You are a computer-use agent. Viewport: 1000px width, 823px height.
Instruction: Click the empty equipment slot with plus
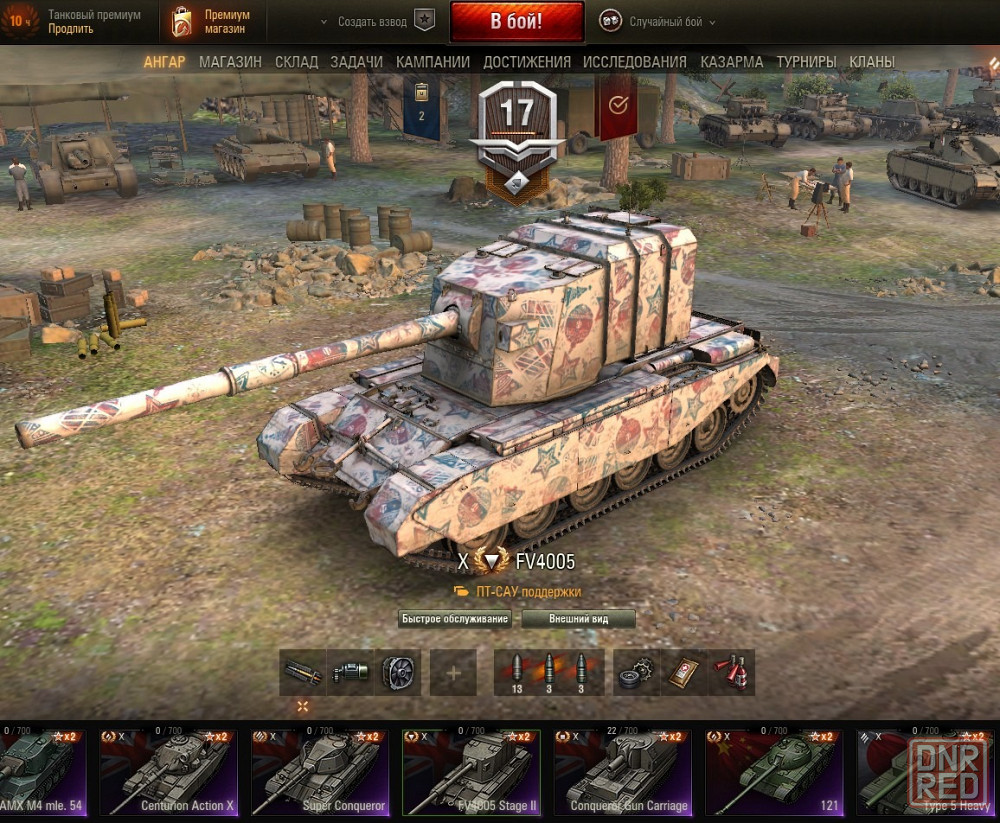453,673
